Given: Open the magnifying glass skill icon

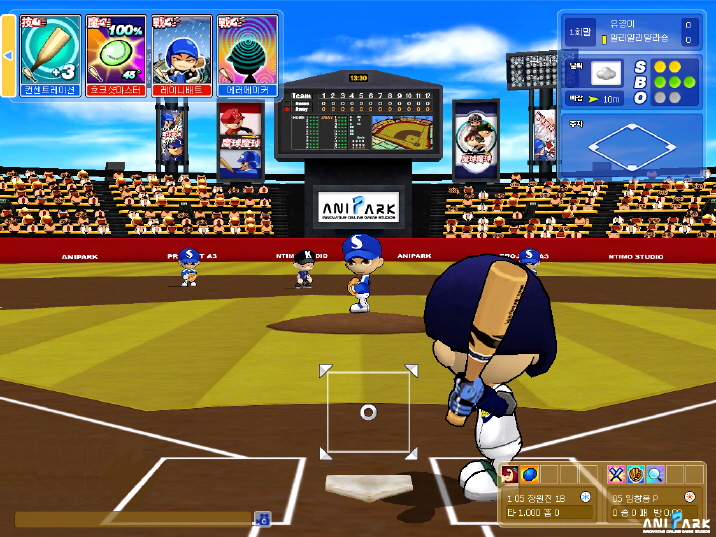Looking at the screenshot, I should [x=655, y=474].
